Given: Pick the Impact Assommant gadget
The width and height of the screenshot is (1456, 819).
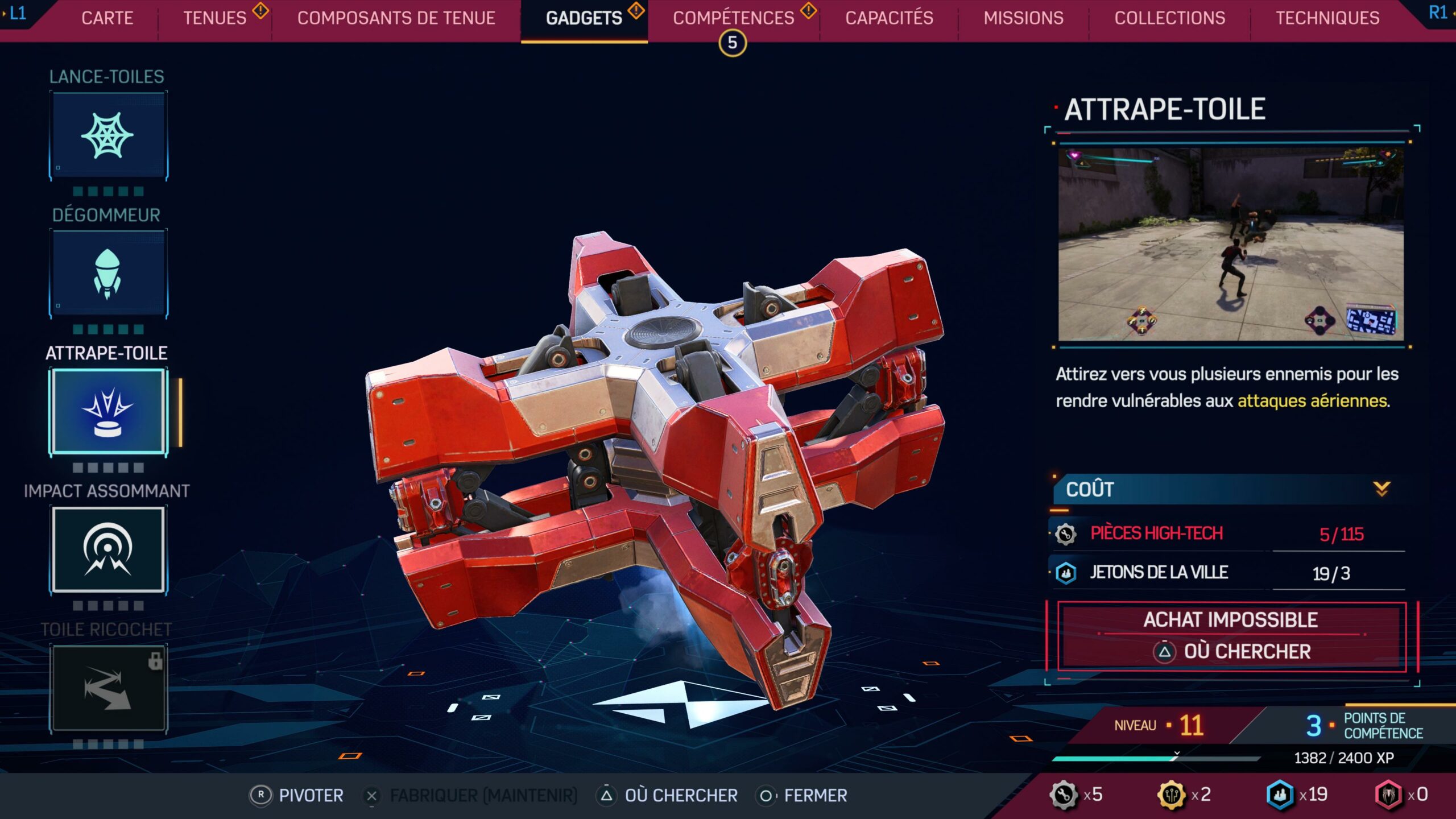Looking at the screenshot, I should [x=108, y=550].
